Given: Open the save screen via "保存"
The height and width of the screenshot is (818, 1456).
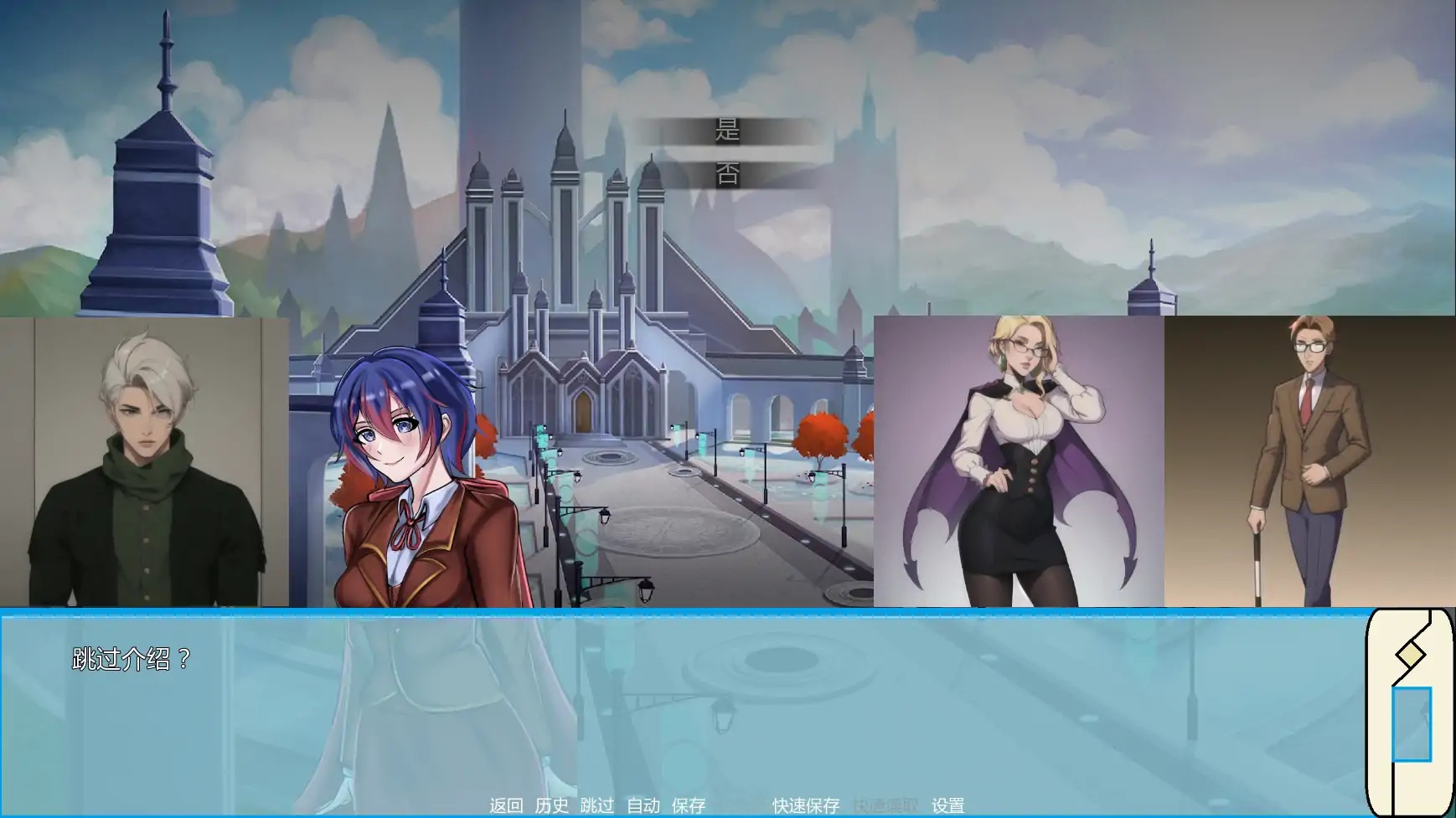Looking at the screenshot, I should [687, 806].
